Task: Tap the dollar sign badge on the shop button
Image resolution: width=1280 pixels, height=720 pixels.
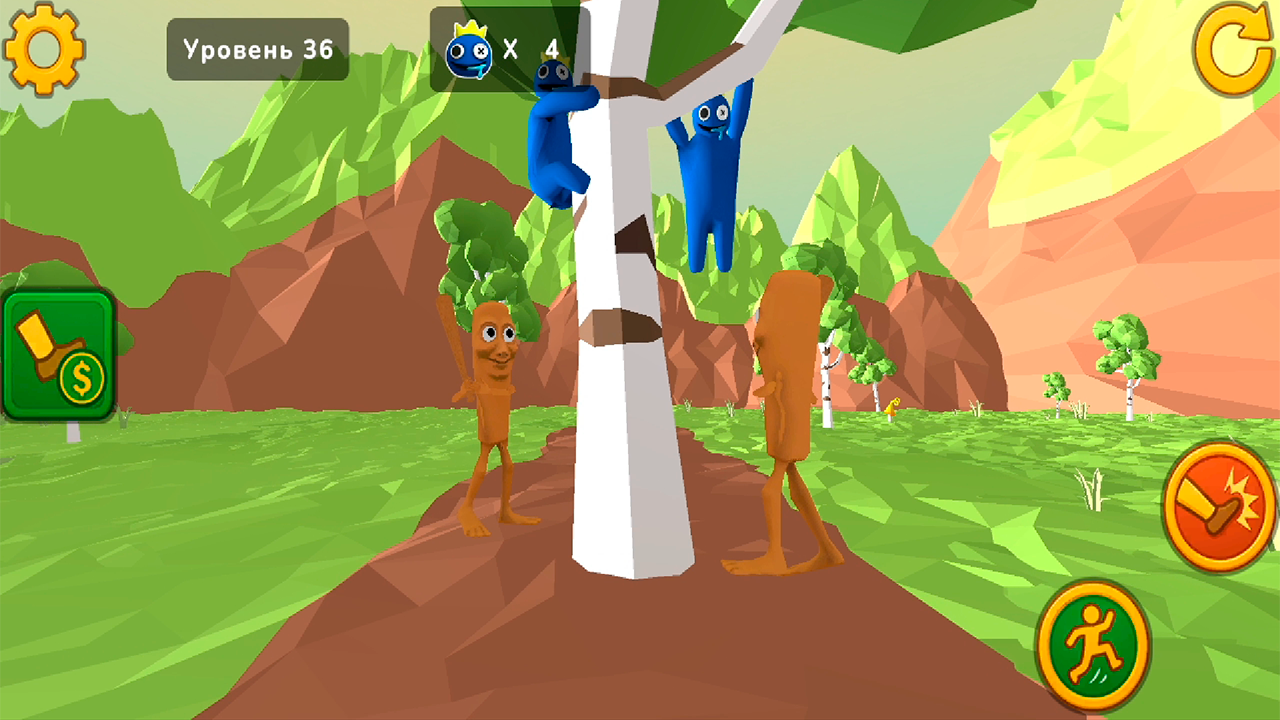Action: pyautogui.click(x=82, y=377)
